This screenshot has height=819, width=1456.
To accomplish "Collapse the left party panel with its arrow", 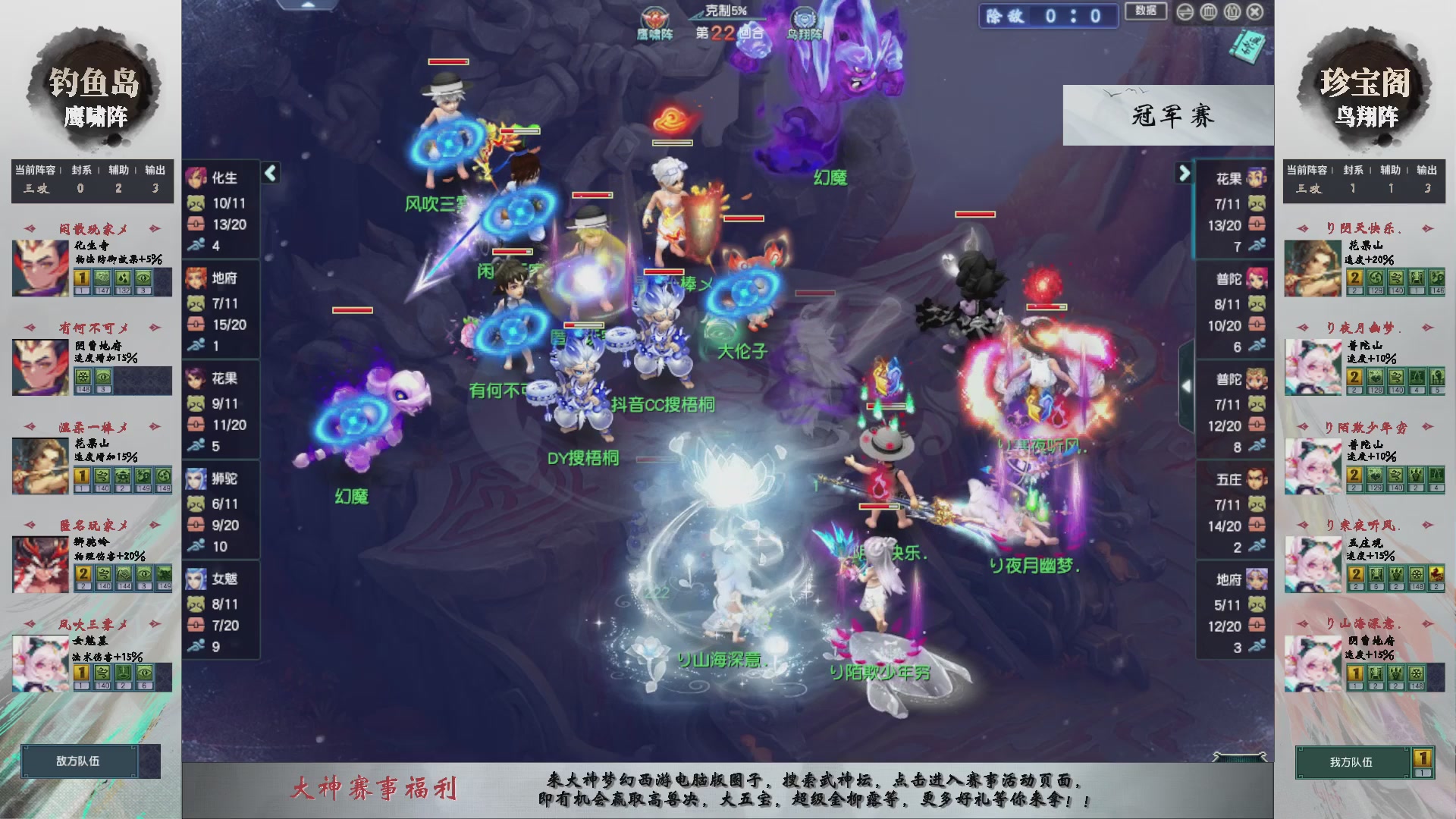I will pyautogui.click(x=269, y=173).
